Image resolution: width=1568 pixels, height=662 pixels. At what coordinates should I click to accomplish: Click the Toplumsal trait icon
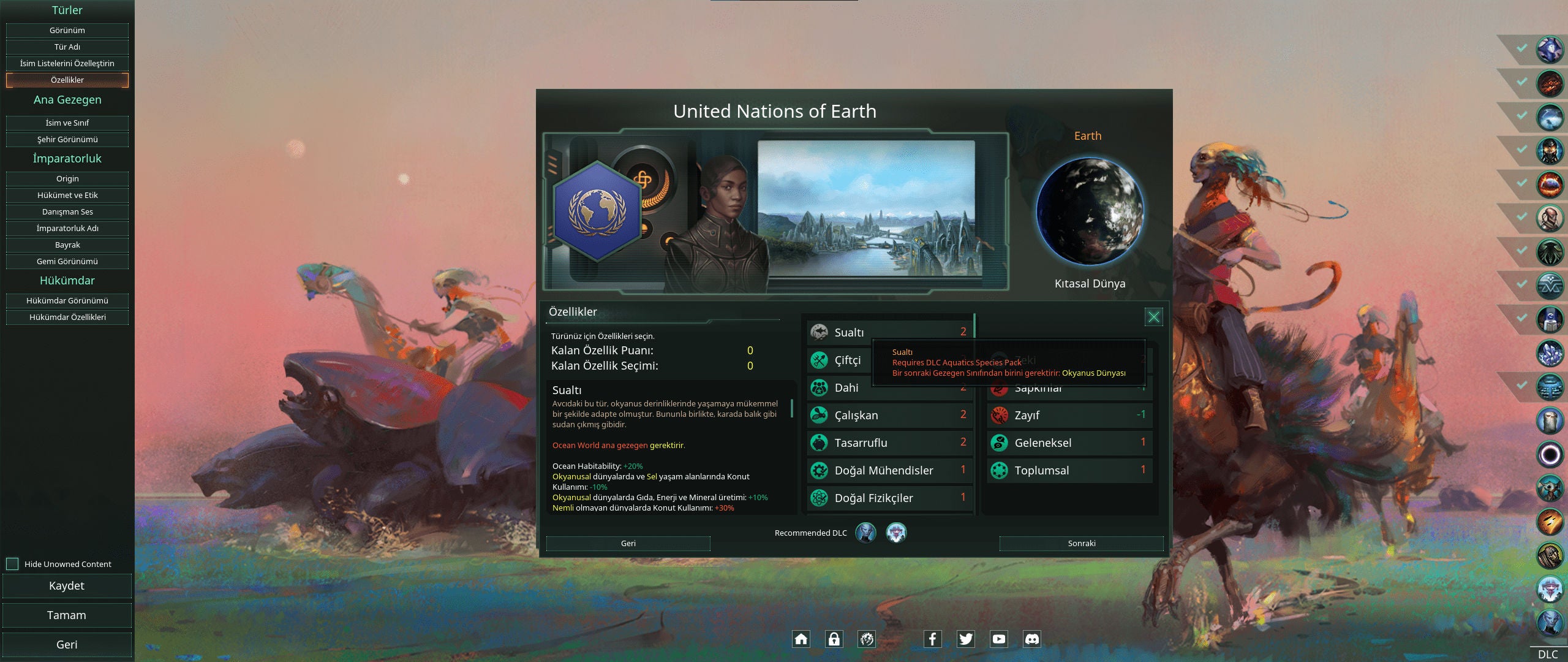point(998,470)
